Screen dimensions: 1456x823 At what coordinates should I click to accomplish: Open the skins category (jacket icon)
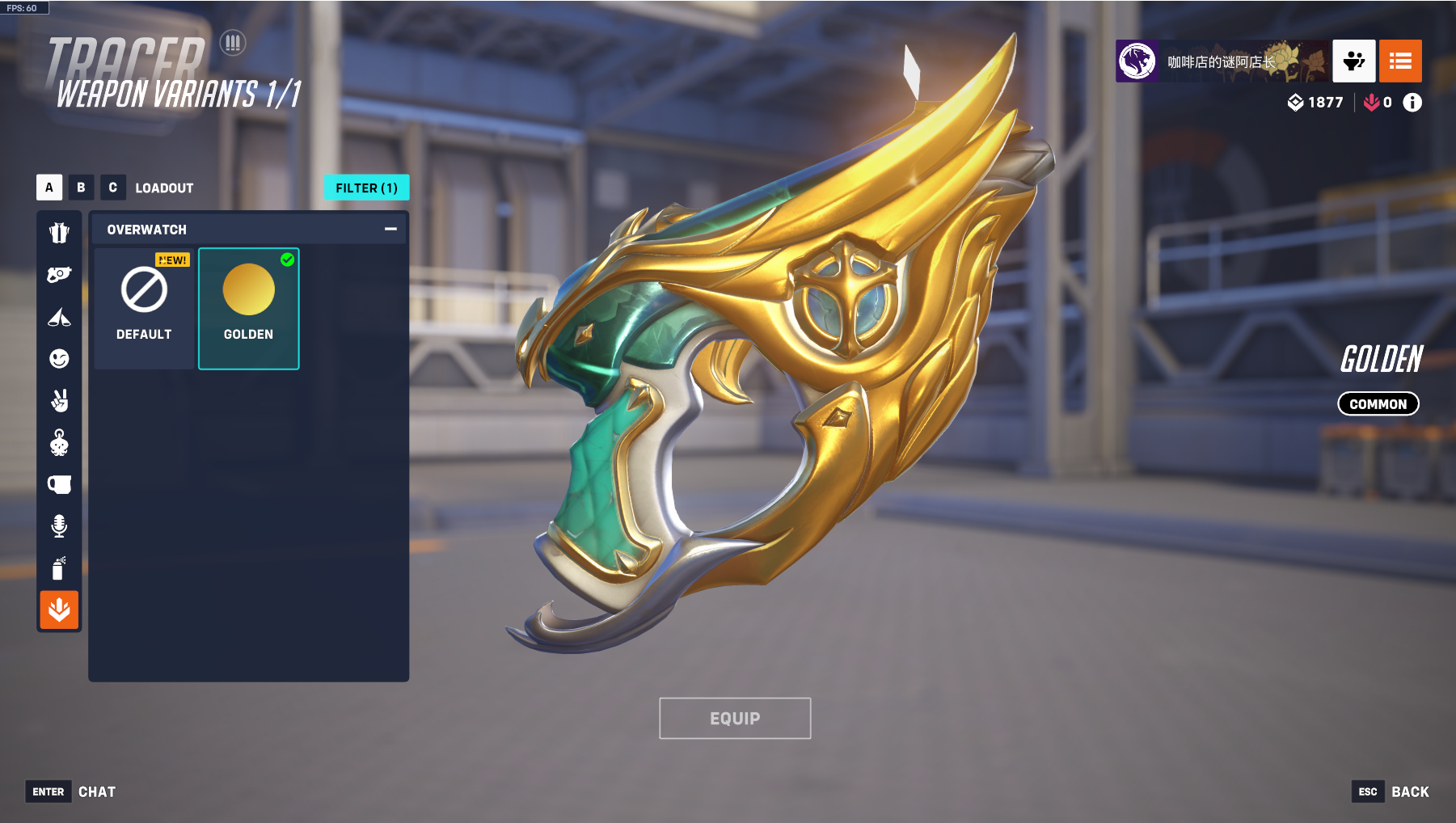point(59,233)
